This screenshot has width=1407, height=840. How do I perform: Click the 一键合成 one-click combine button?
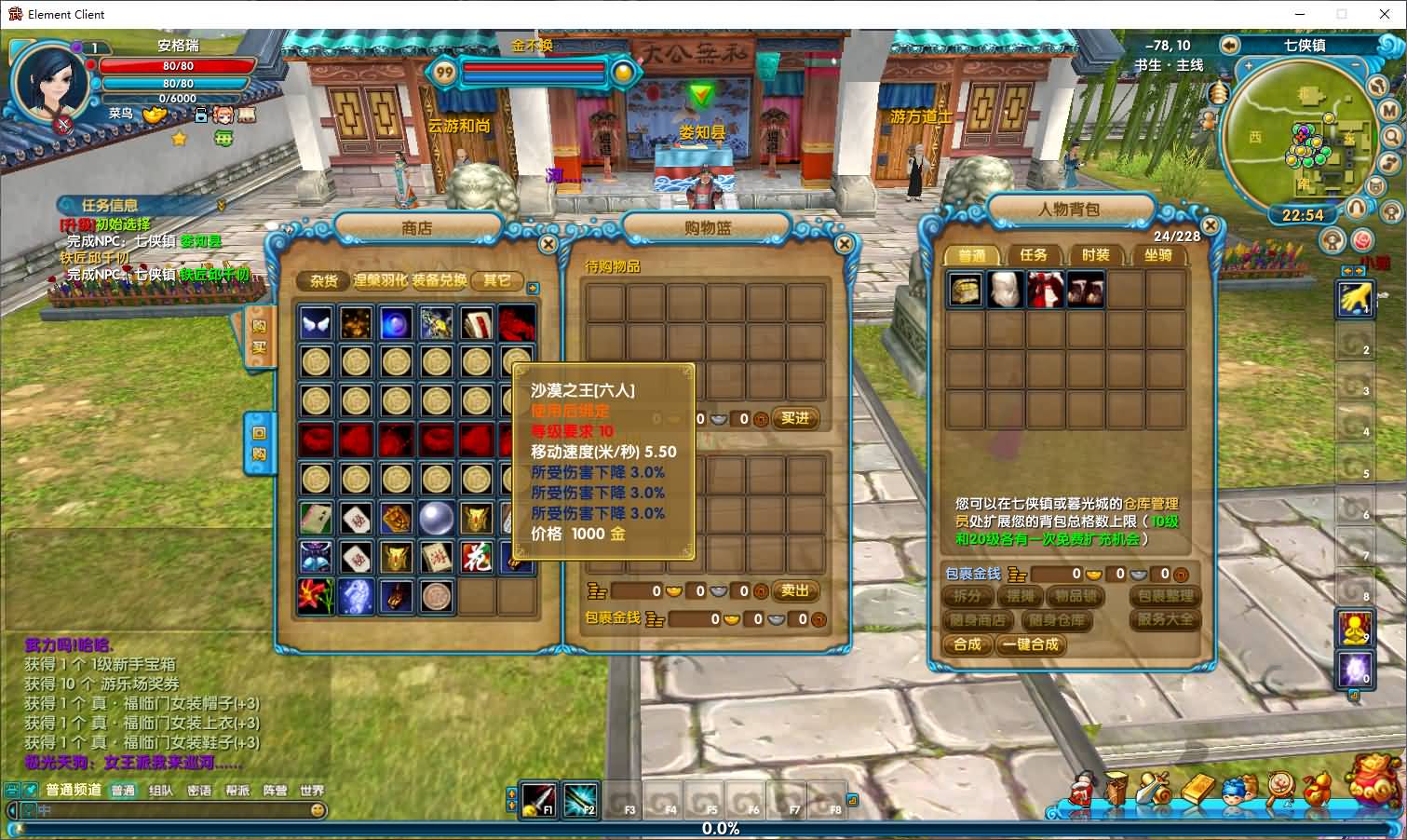[x=1032, y=644]
